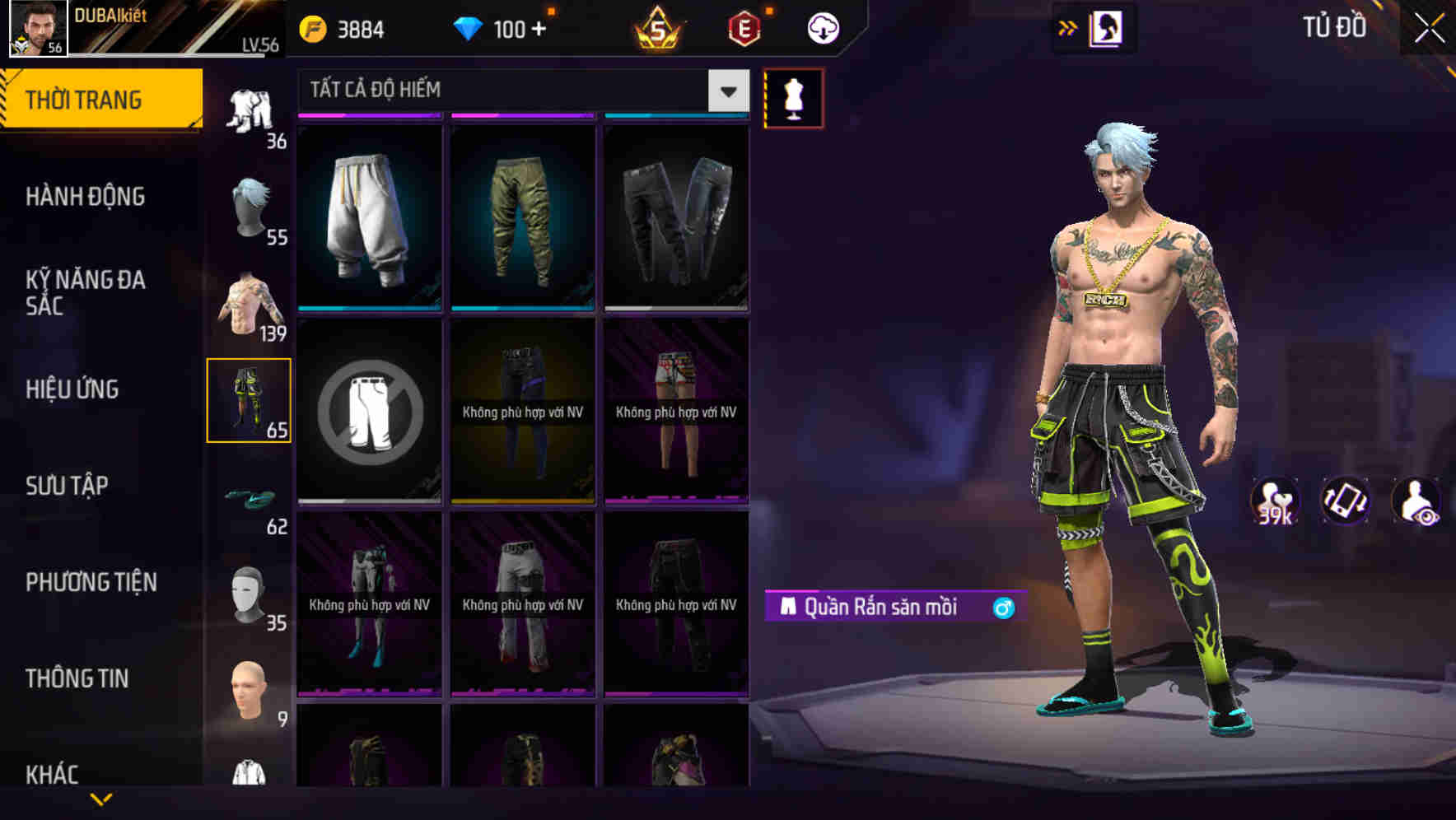Expand the sidebar using the chevron below KHÁC

[x=100, y=799]
